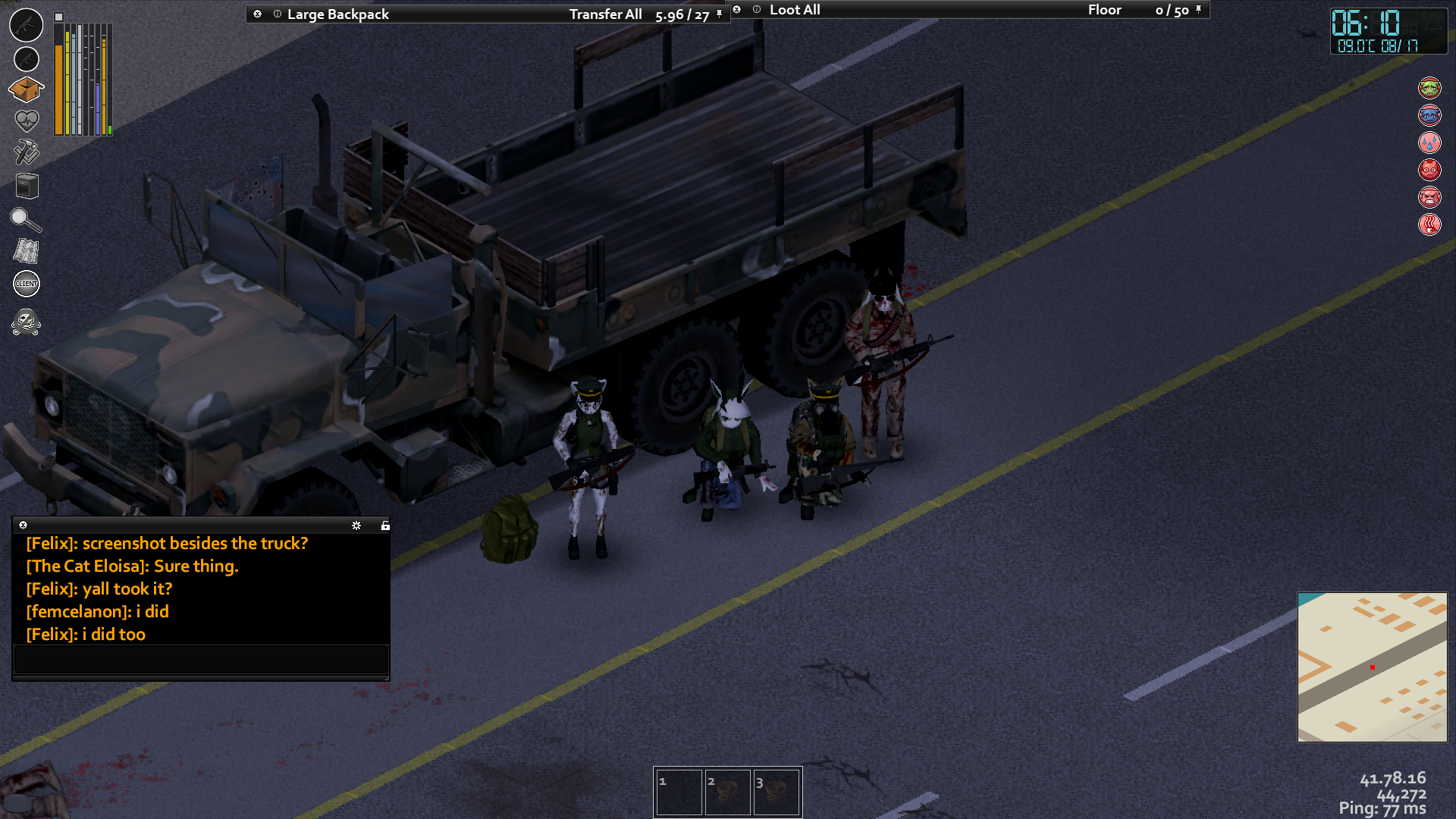Click the round CLIENT button
Image resolution: width=1456 pixels, height=819 pixels.
(27, 284)
